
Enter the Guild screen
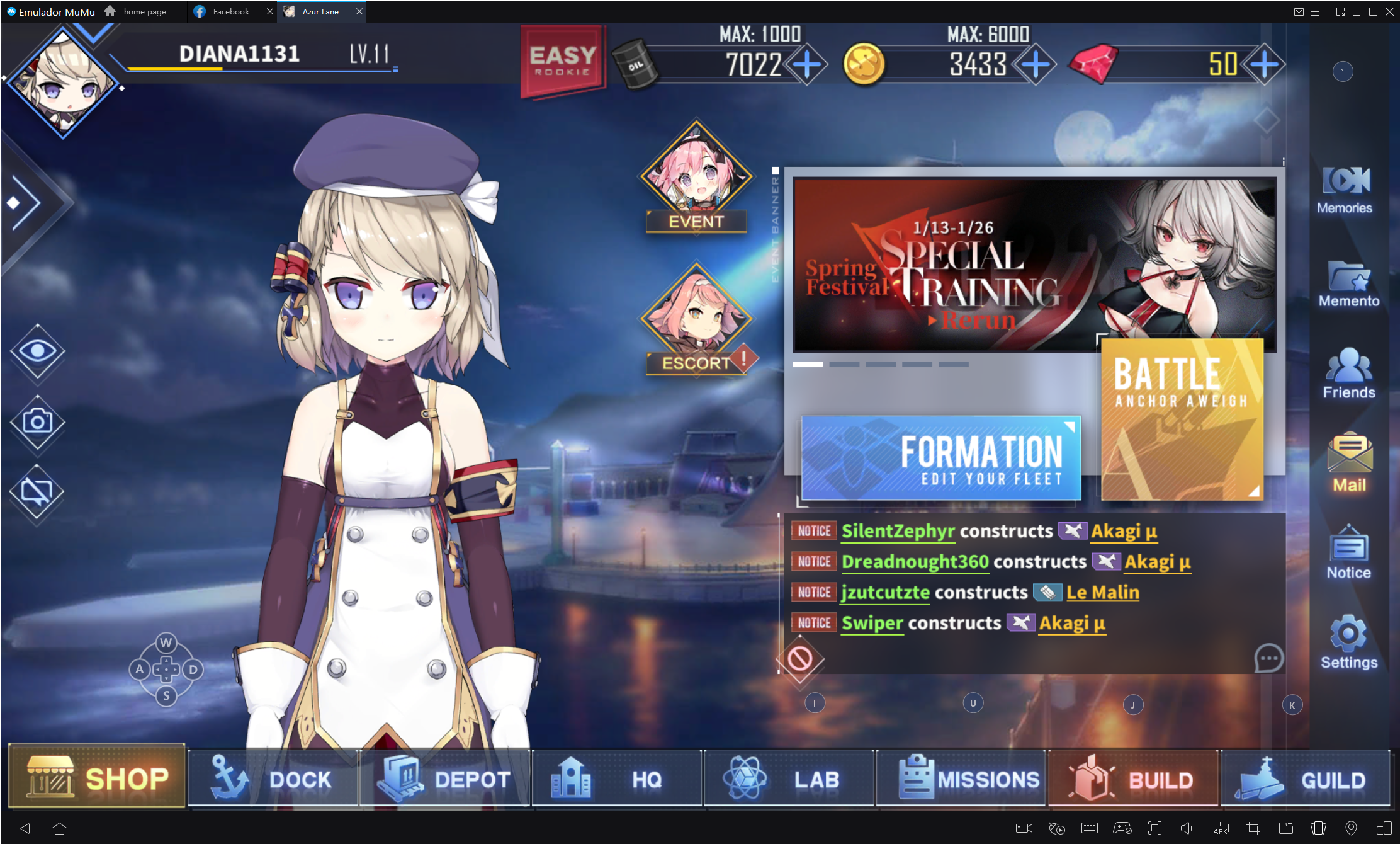click(1305, 779)
